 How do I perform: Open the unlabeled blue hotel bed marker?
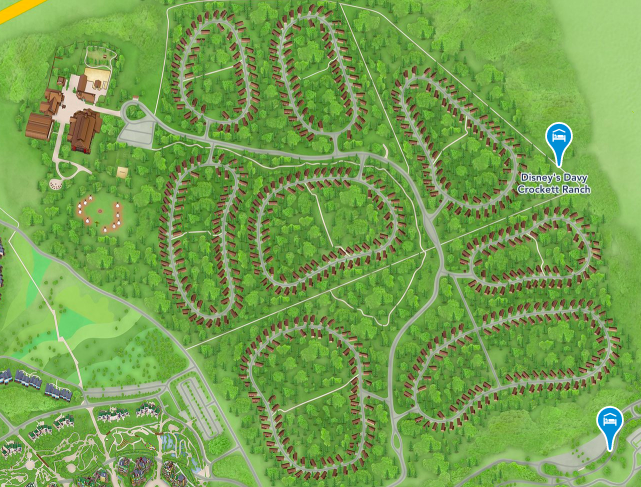click(x=609, y=424)
